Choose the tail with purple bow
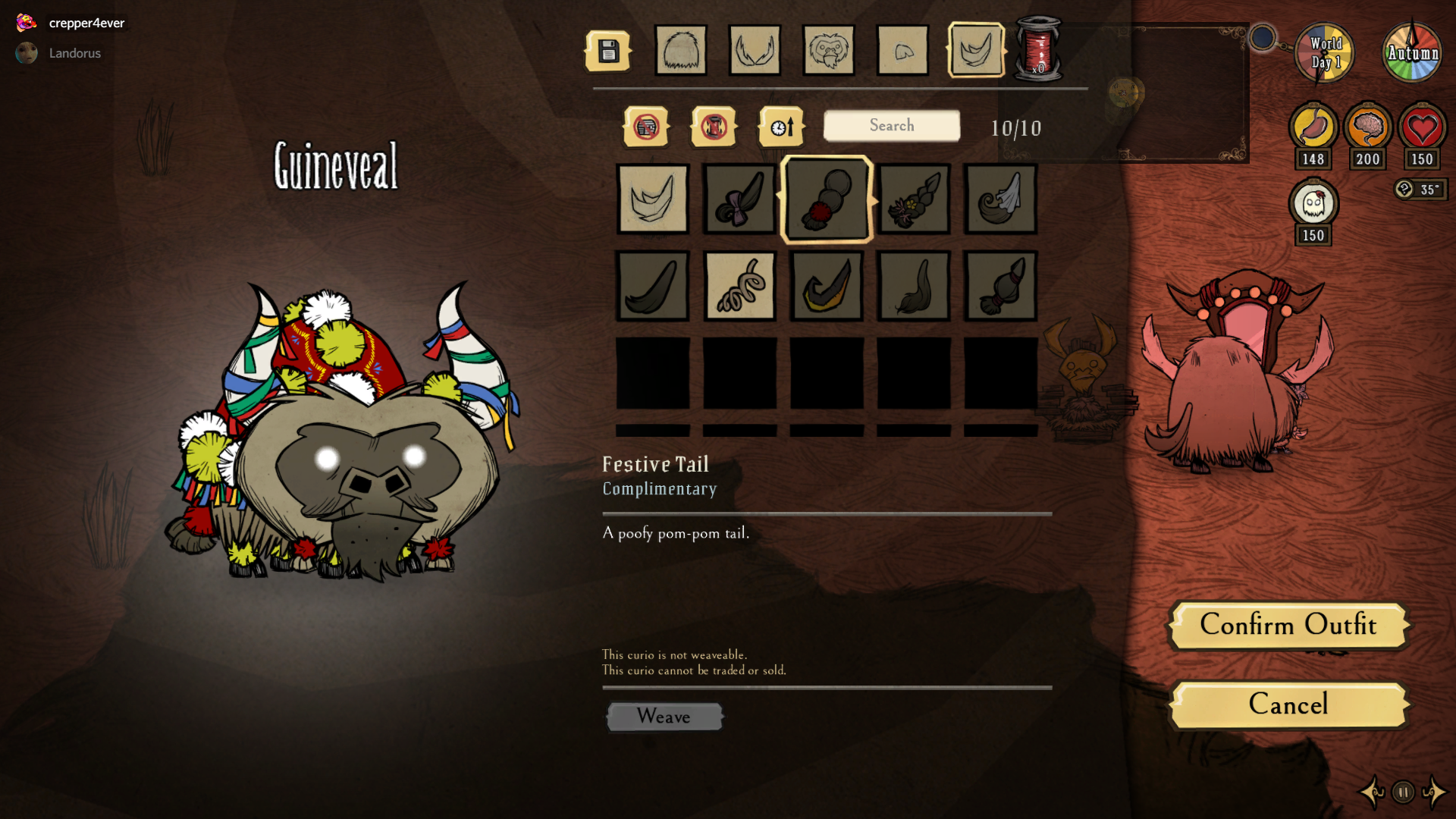Viewport: 1456px width, 819px height. pos(739,199)
